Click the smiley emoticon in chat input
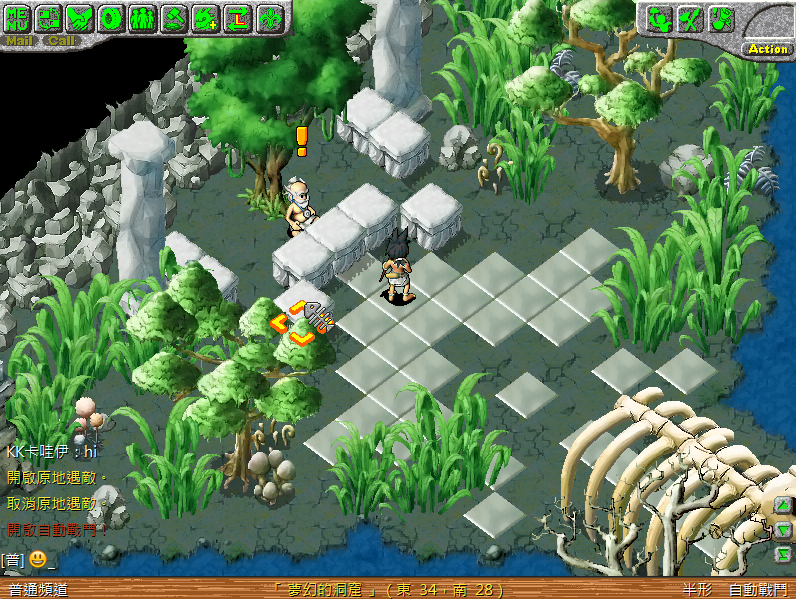796x599 pixels. tap(37, 559)
